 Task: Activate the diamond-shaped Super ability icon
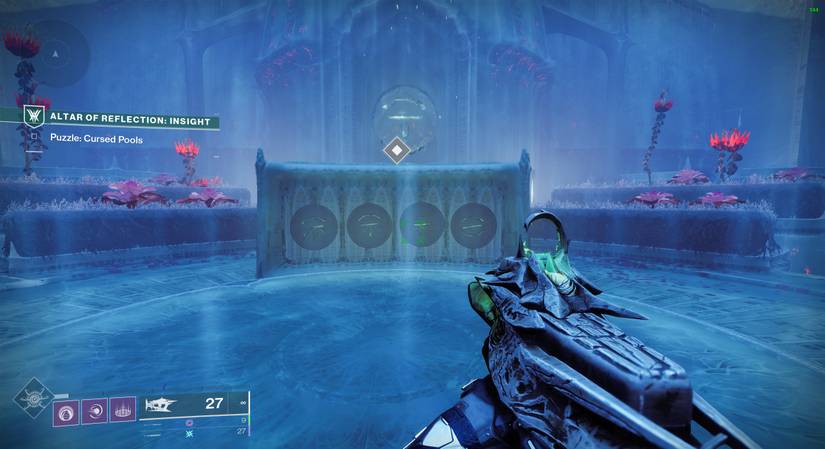click(33, 397)
